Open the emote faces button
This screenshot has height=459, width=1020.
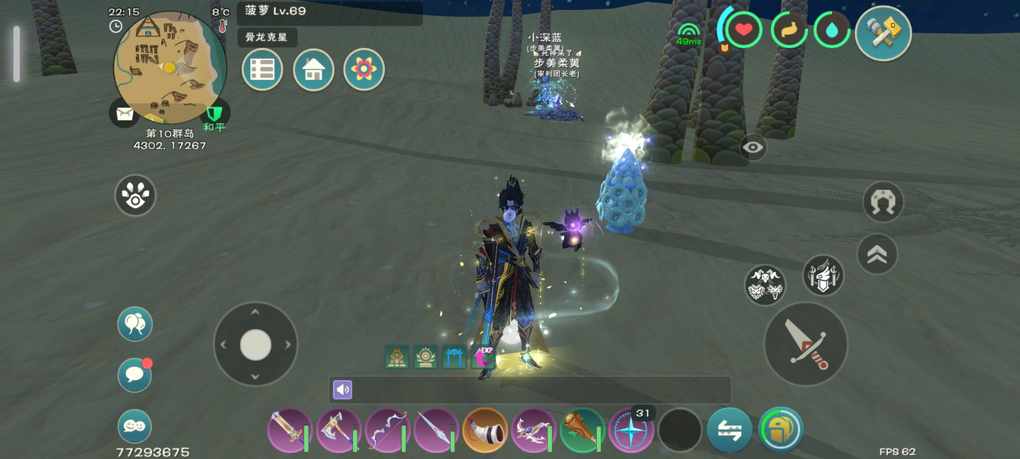[135, 426]
